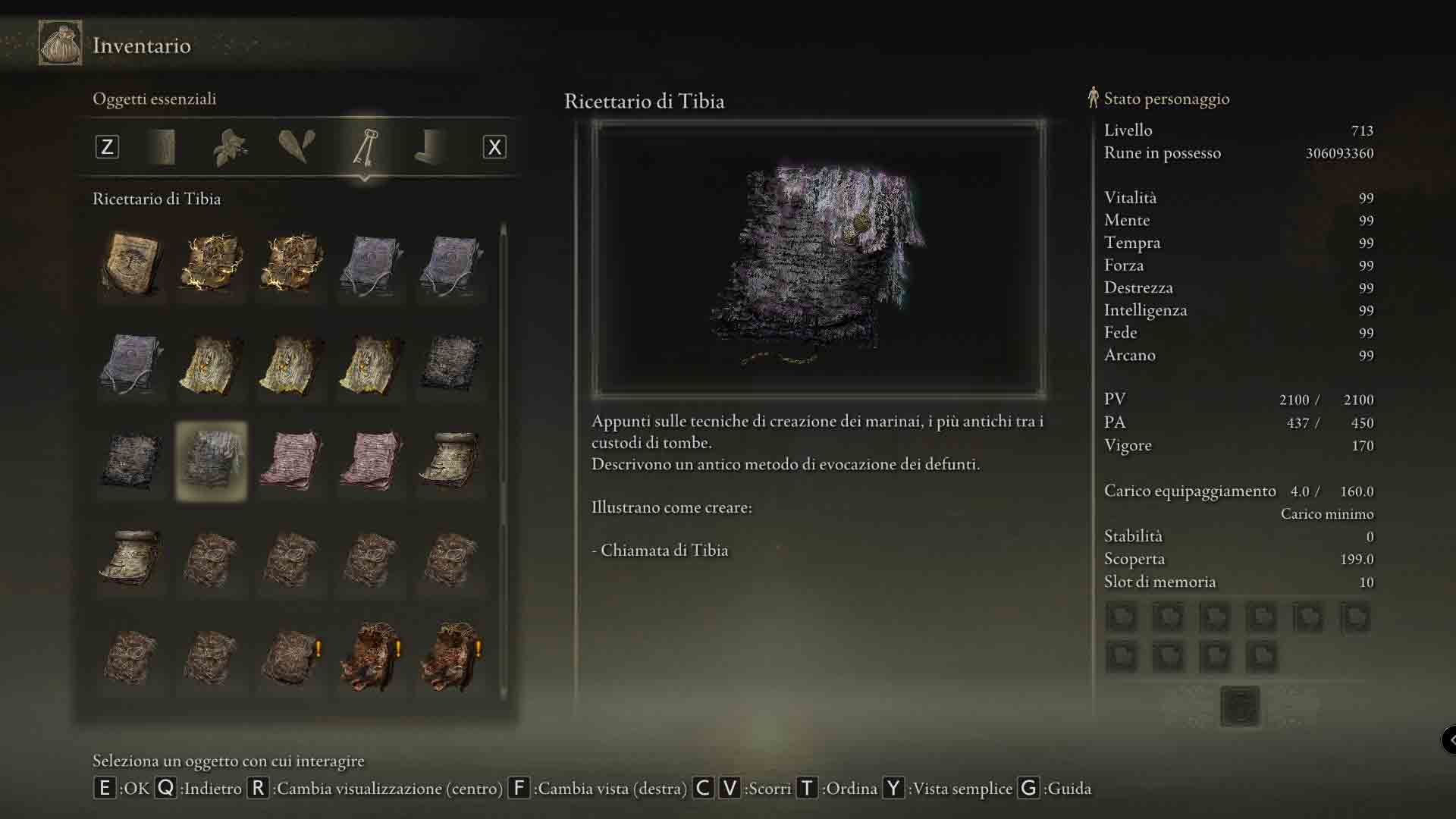Click the large Ricettario di Tibia preview image

(x=818, y=259)
